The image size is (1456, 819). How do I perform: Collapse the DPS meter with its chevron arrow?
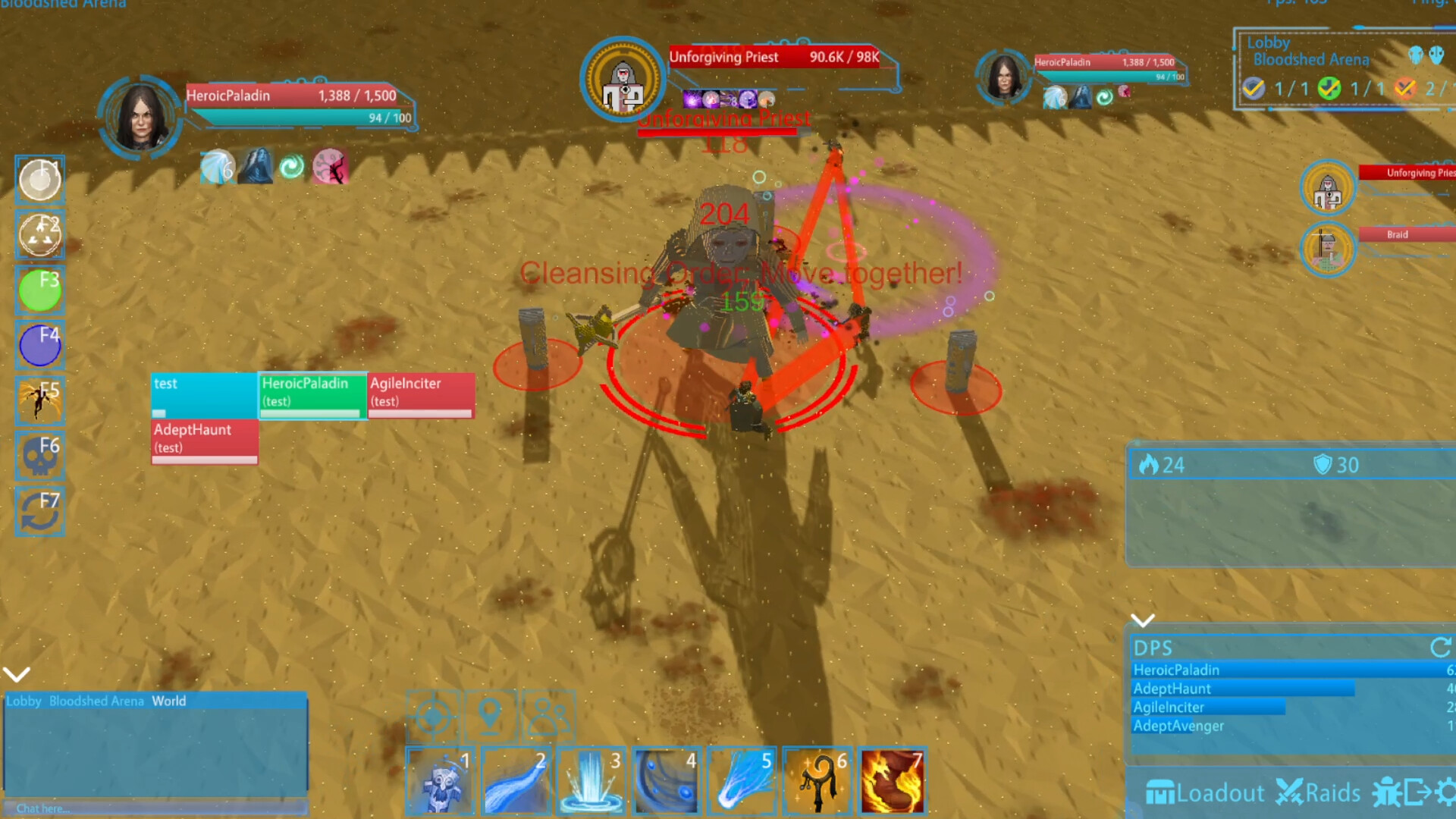point(1144,620)
